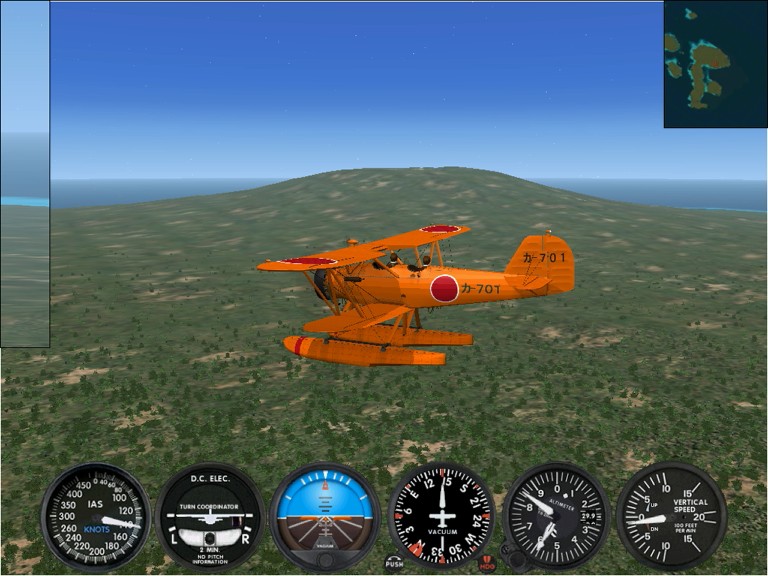768x576 pixels.
Task: Click the side view window panel
Action: 25,174
